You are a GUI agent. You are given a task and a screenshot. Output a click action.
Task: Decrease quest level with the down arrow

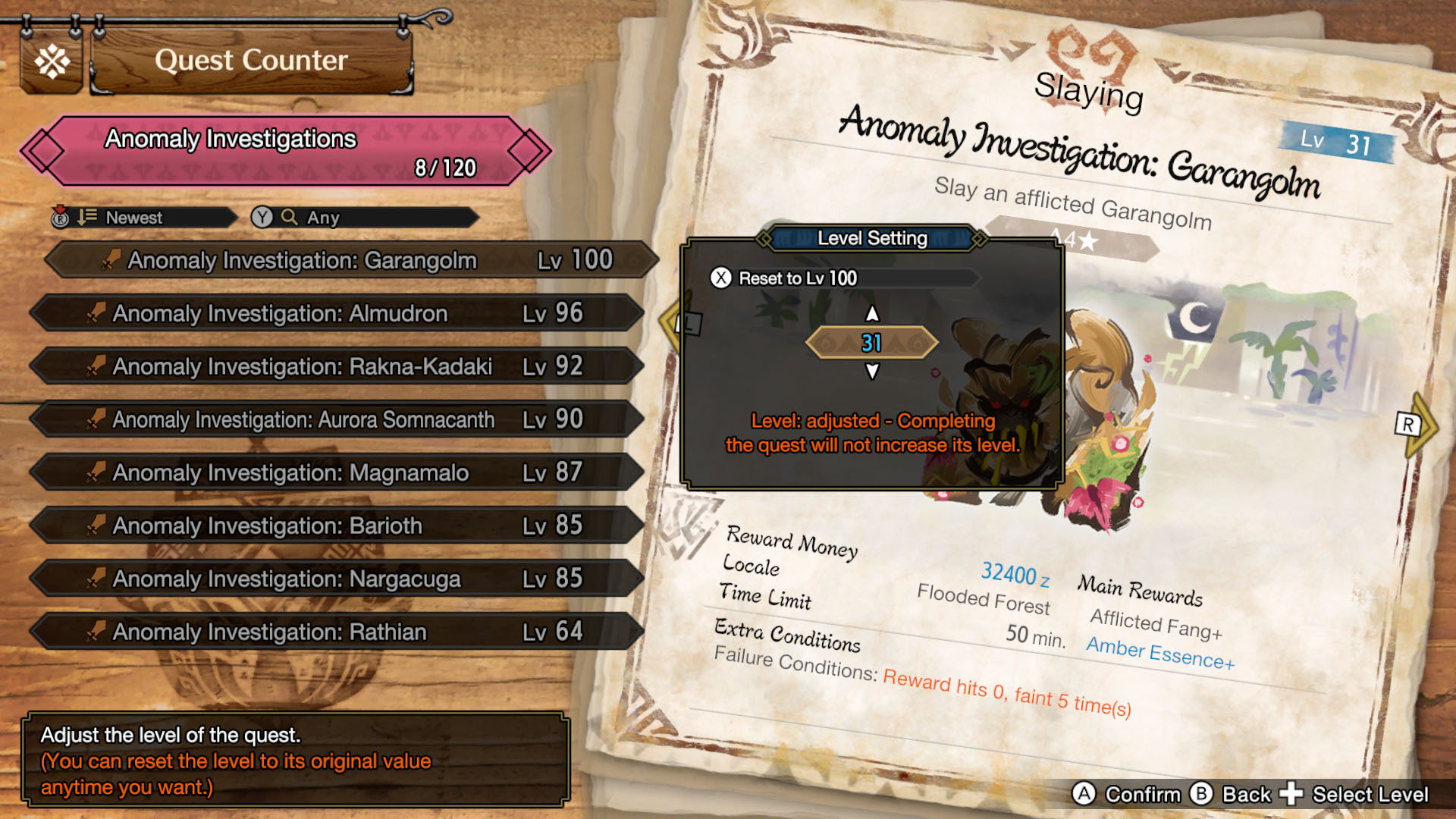click(x=872, y=372)
